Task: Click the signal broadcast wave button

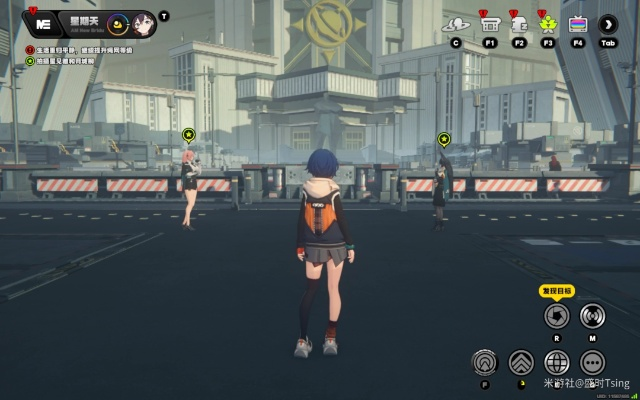Action: pyautogui.click(x=592, y=316)
